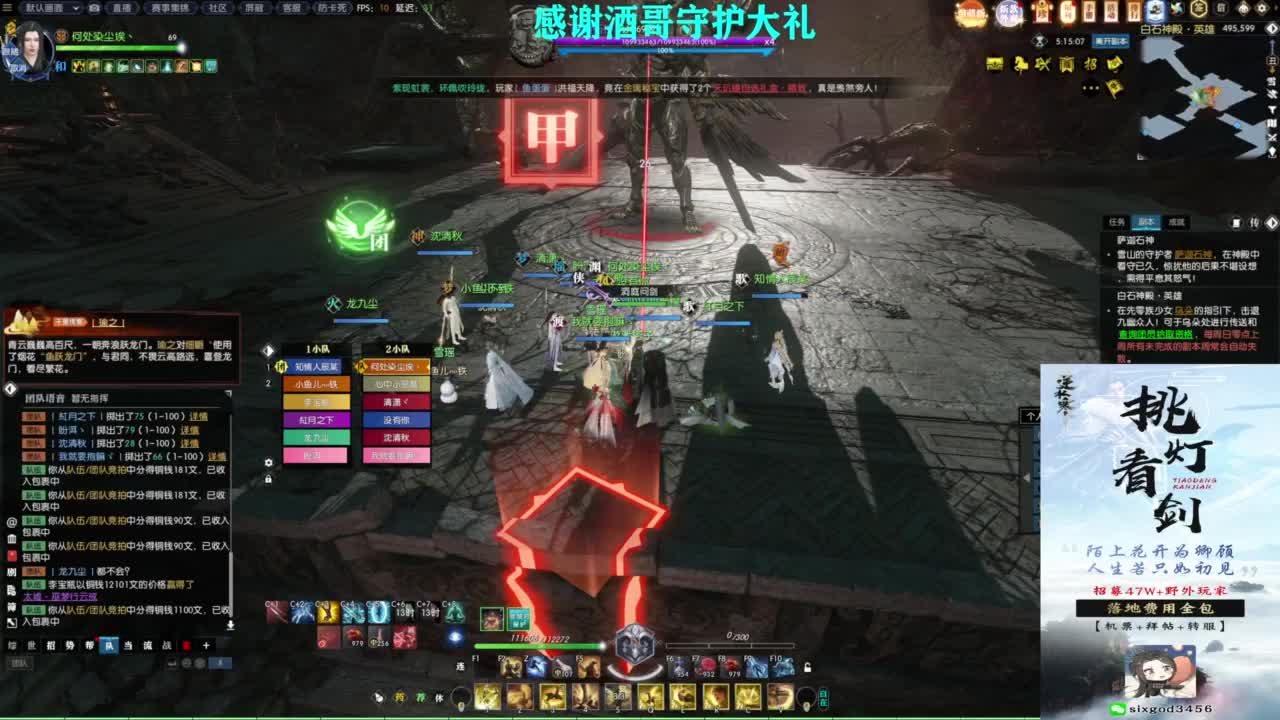The image size is (1280, 720).
Task: Open the hamburger menu at top-left corner
Action: click(9, 8)
